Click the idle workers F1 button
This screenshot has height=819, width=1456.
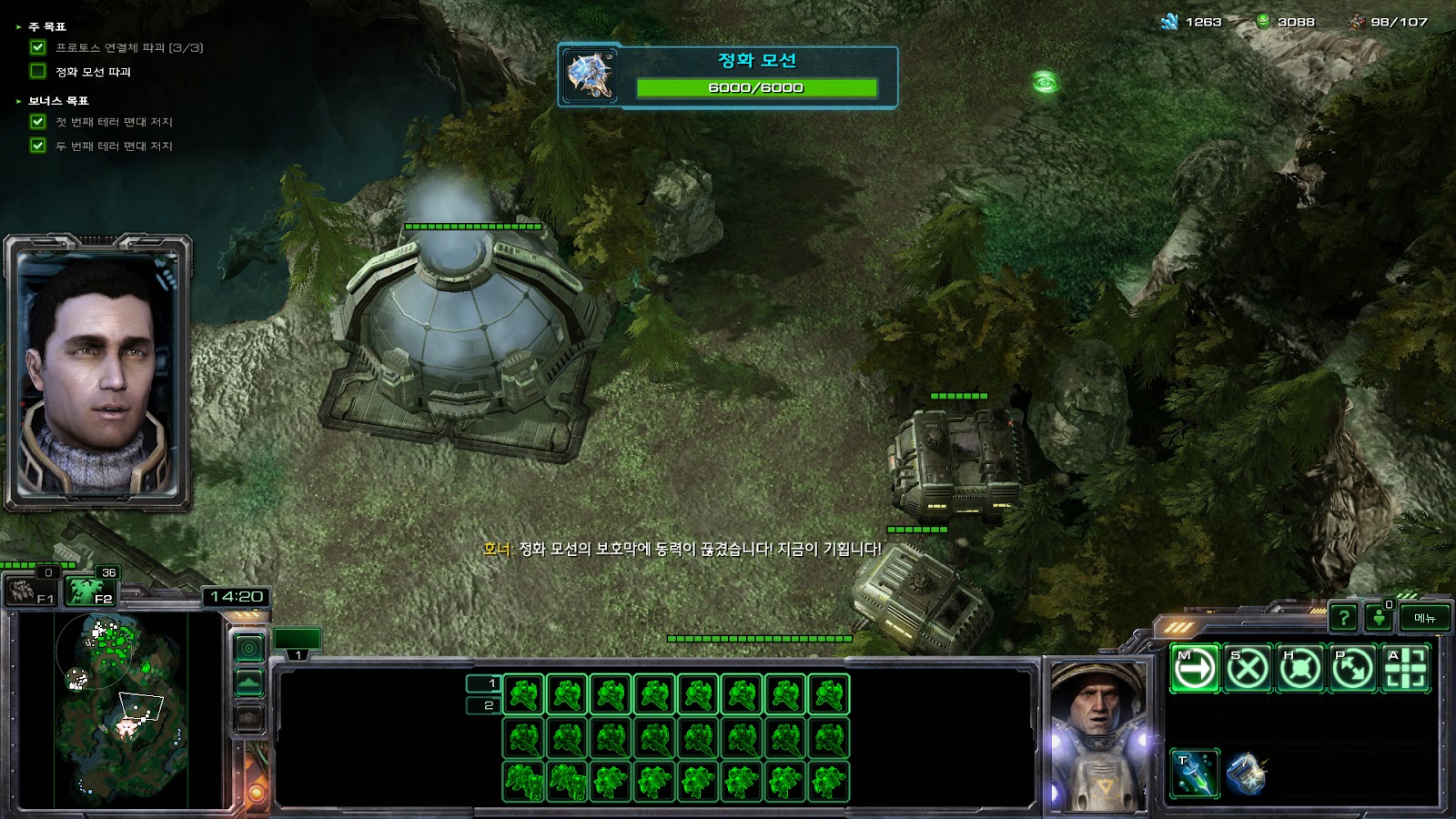coord(32,591)
